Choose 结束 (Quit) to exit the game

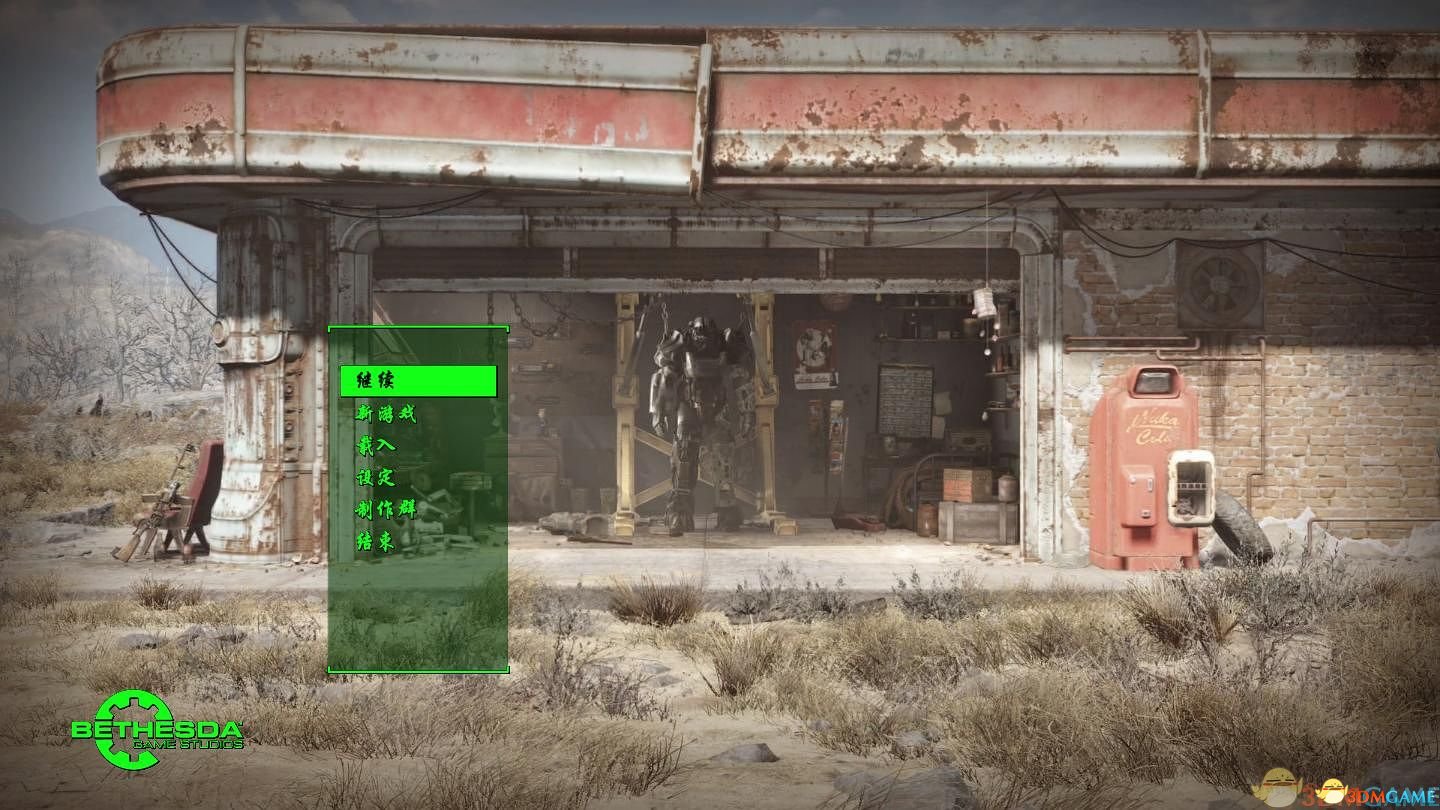376,542
